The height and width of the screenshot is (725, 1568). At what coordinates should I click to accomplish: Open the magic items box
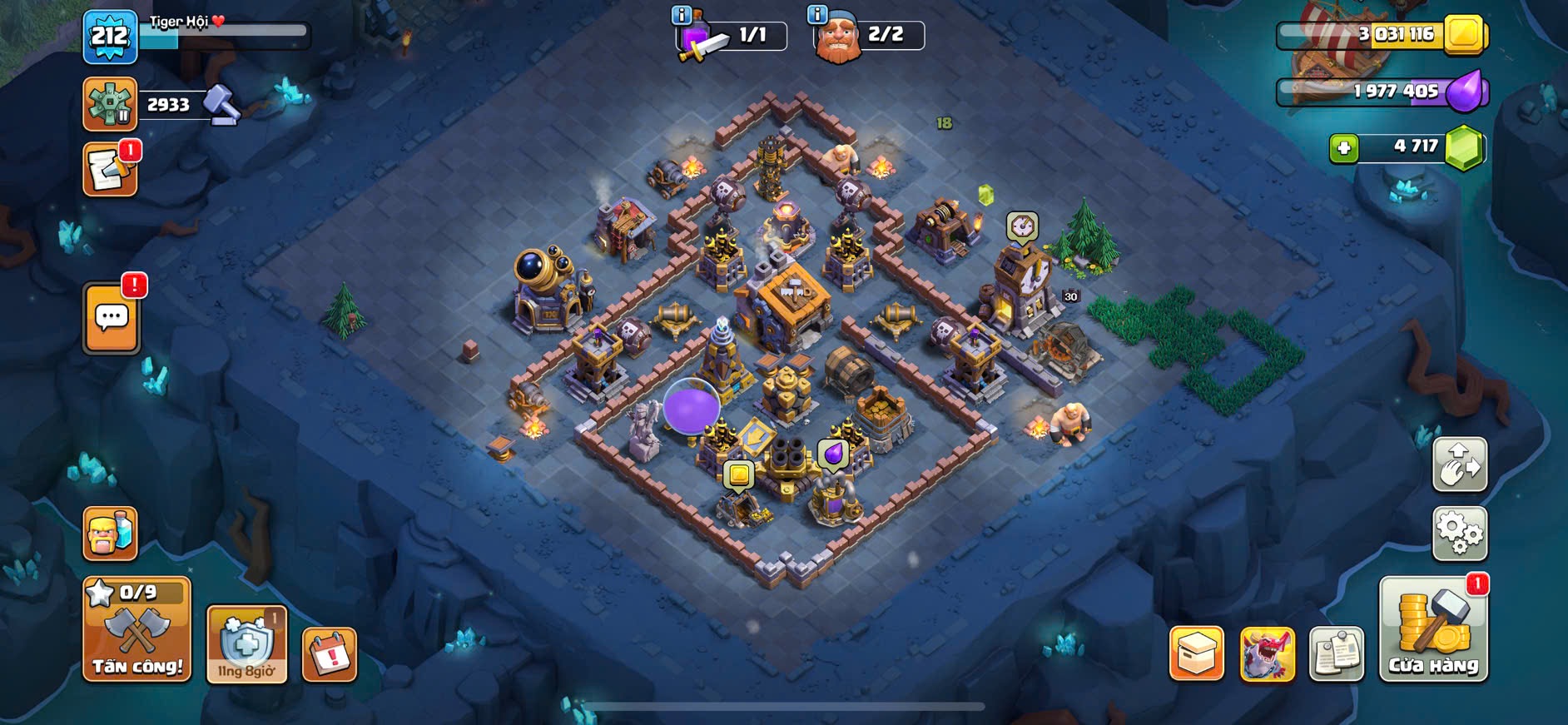1196,653
